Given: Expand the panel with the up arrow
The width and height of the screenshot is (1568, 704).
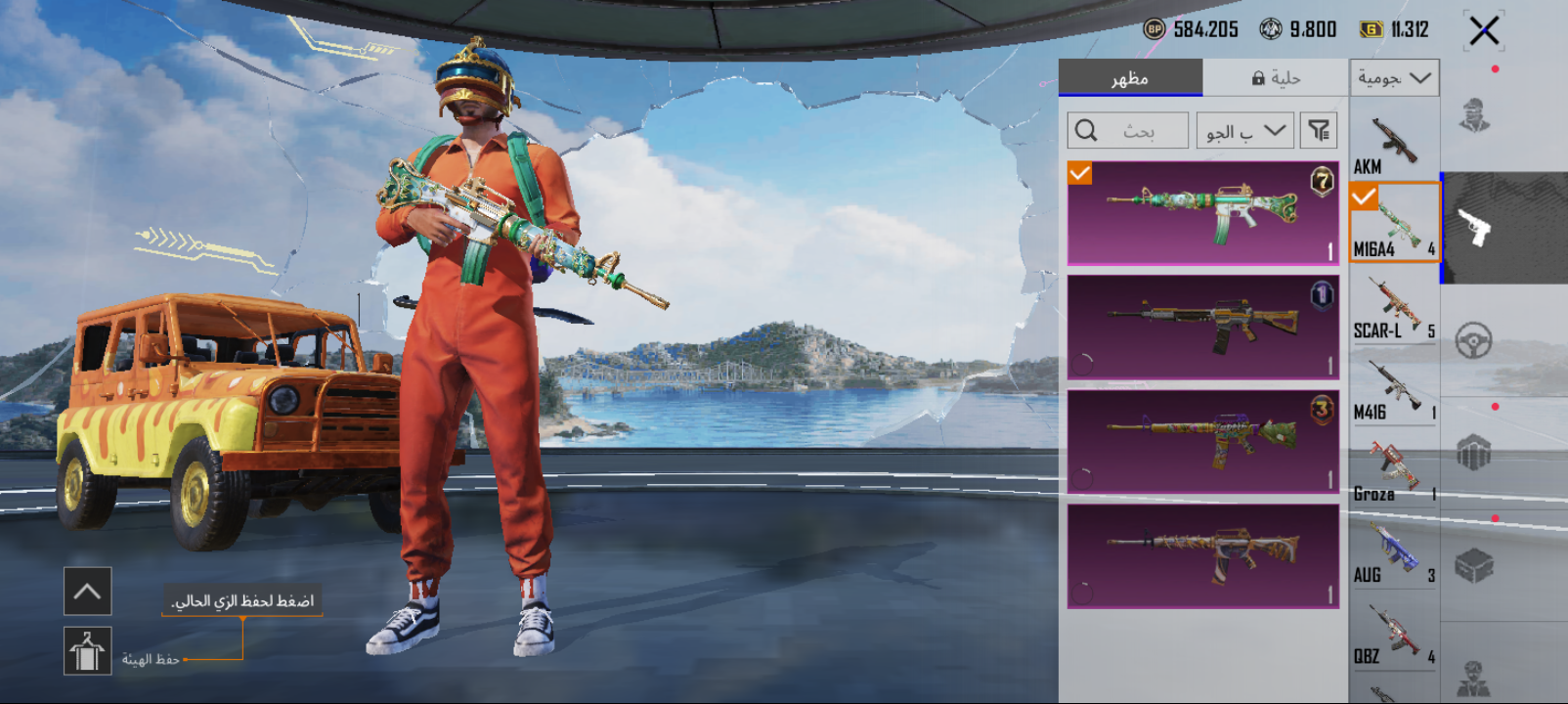Looking at the screenshot, I should click(x=88, y=592).
